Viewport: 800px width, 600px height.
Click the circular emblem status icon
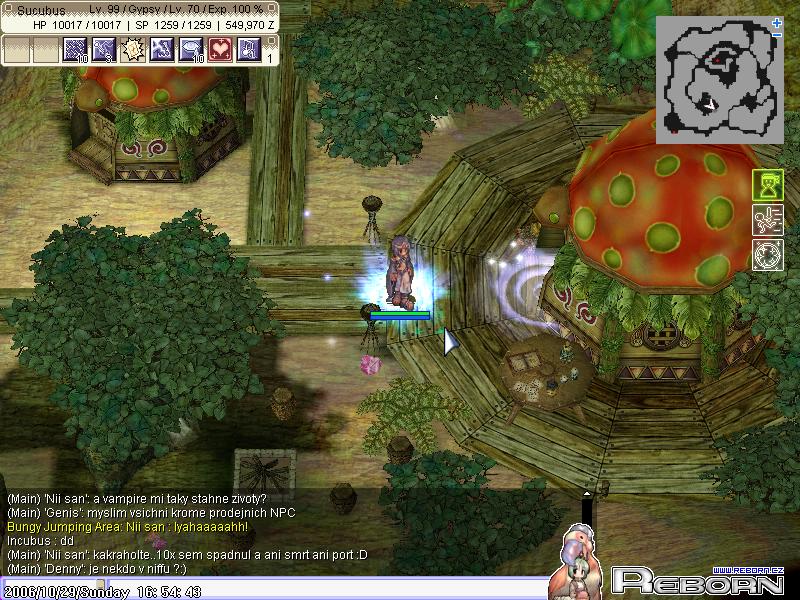coord(767,254)
